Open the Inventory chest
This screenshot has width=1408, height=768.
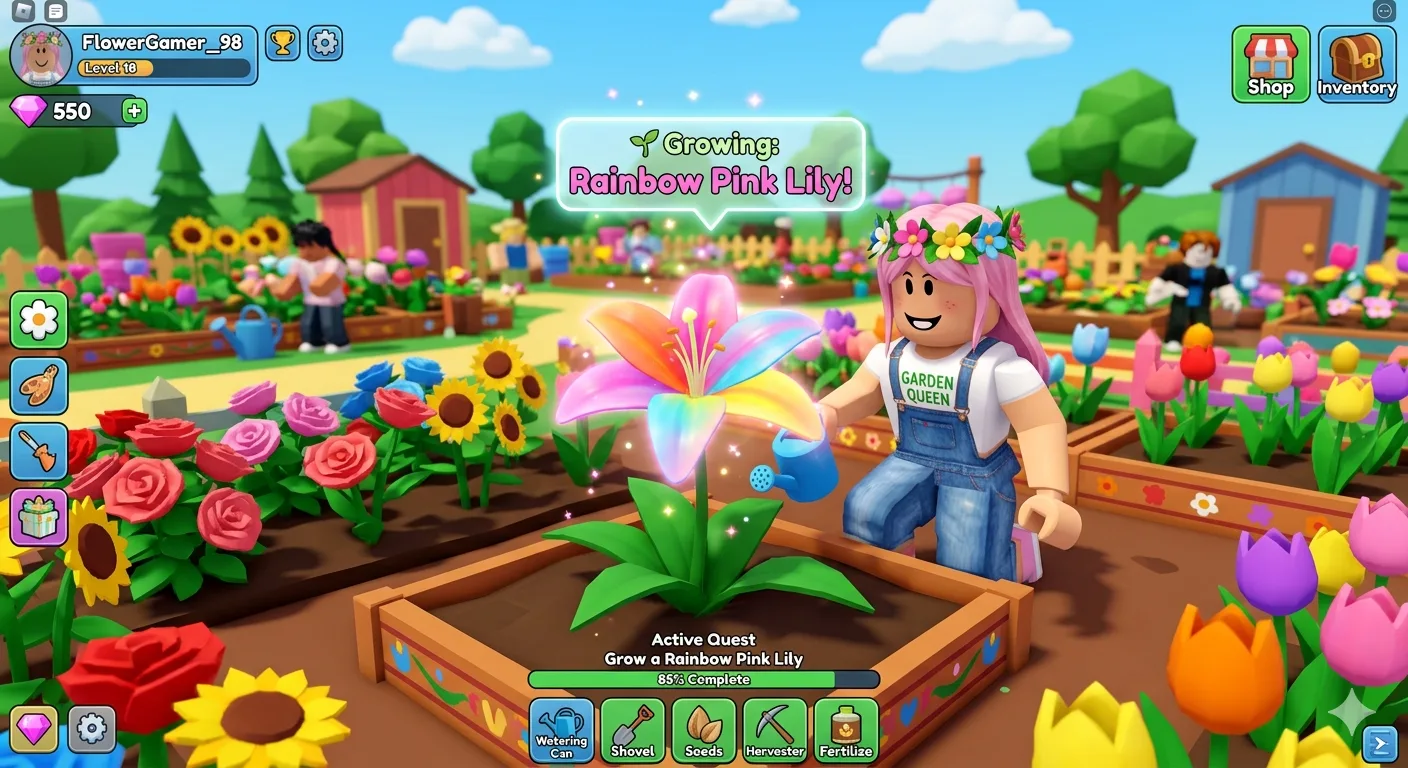tap(1357, 64)
